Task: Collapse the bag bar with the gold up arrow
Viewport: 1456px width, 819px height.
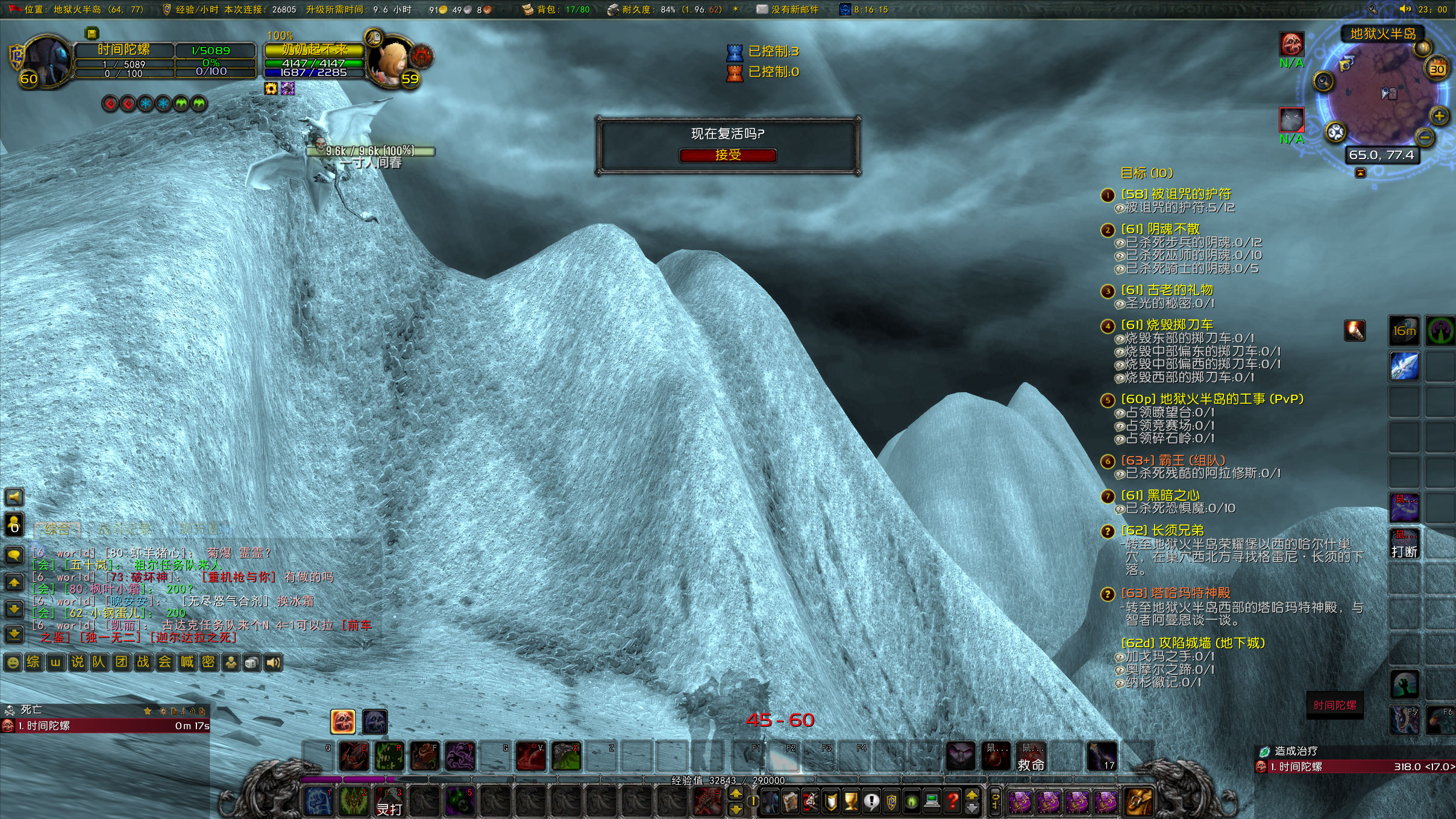Action: click(x=971, y=796)
